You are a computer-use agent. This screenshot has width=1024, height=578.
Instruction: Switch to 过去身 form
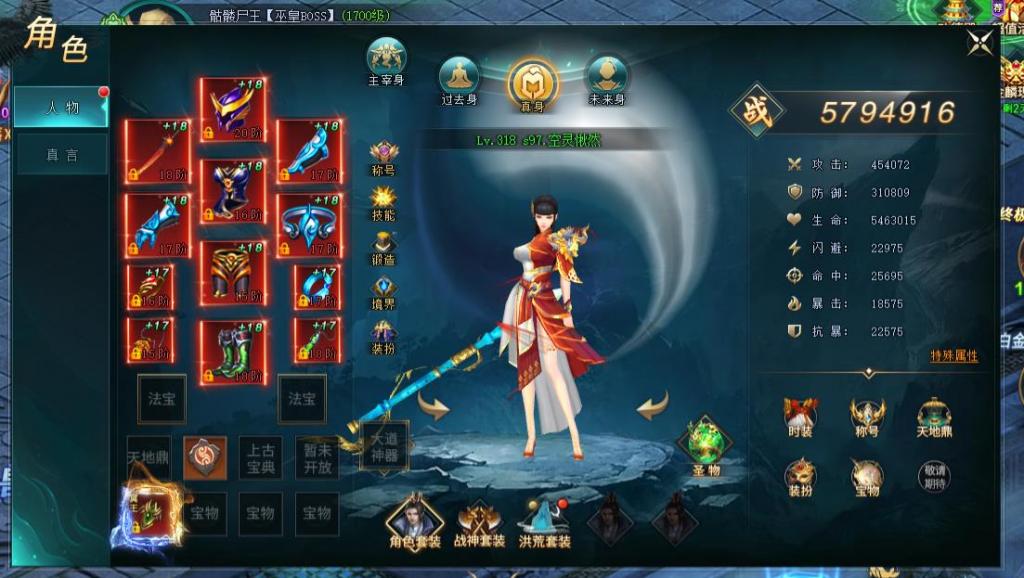pos(461,76)
